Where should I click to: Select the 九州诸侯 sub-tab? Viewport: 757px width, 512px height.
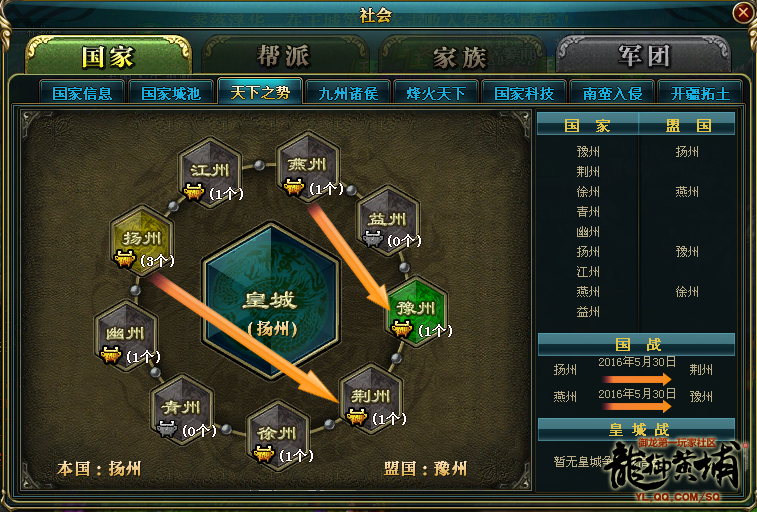tap(347, 93)
